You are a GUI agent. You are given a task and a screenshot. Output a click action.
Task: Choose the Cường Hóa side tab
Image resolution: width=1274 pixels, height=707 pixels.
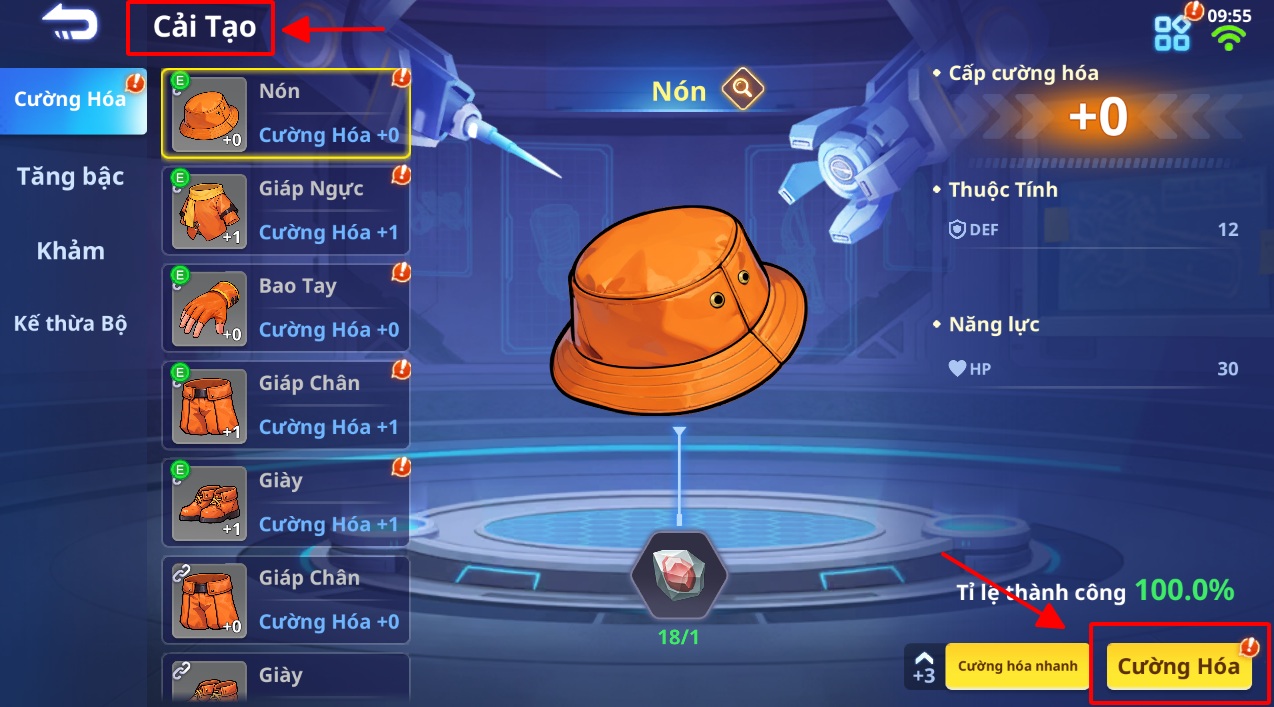[x=71, y=100]
